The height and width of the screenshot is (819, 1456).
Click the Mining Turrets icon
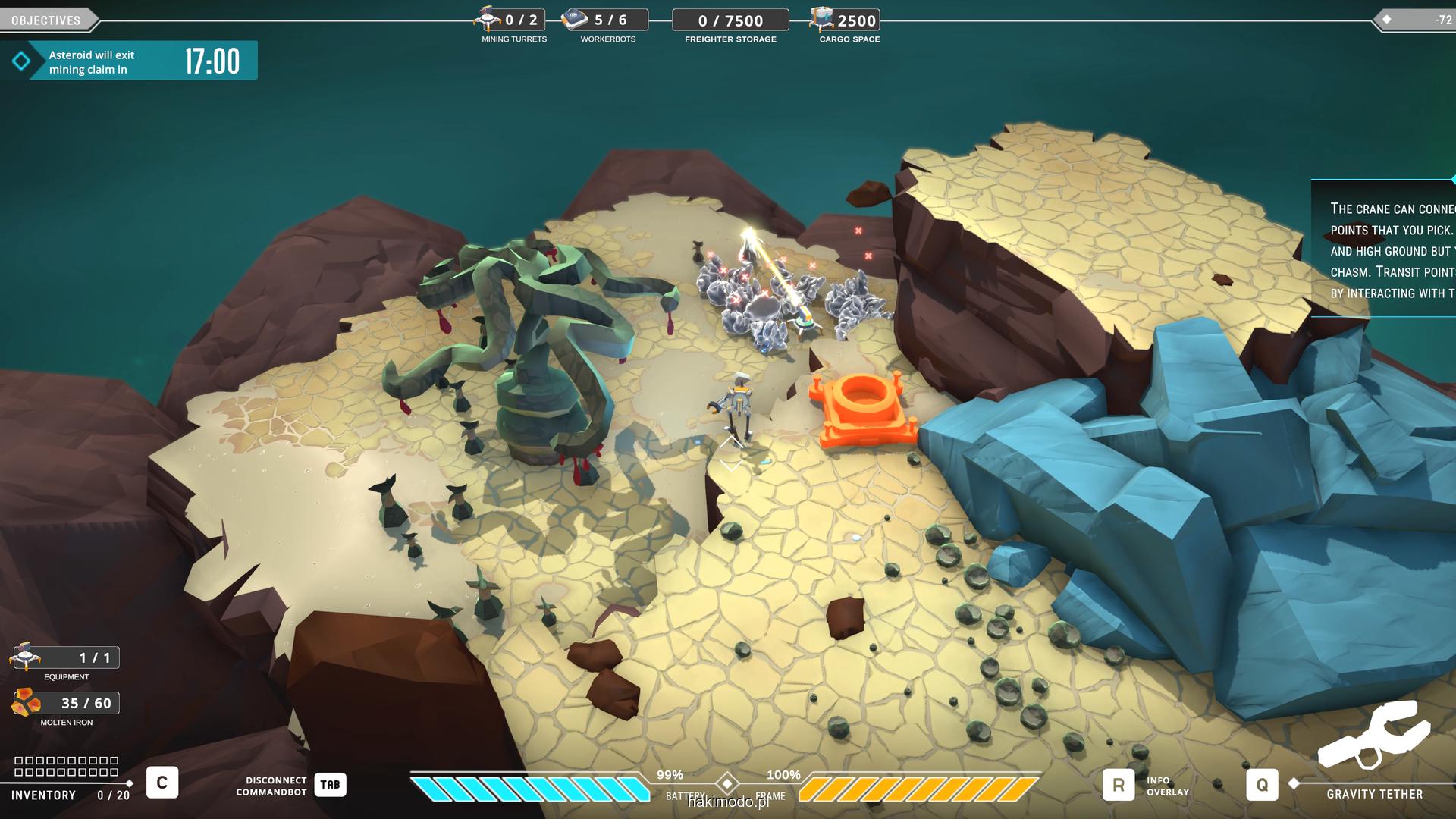[x=488, y=18]
